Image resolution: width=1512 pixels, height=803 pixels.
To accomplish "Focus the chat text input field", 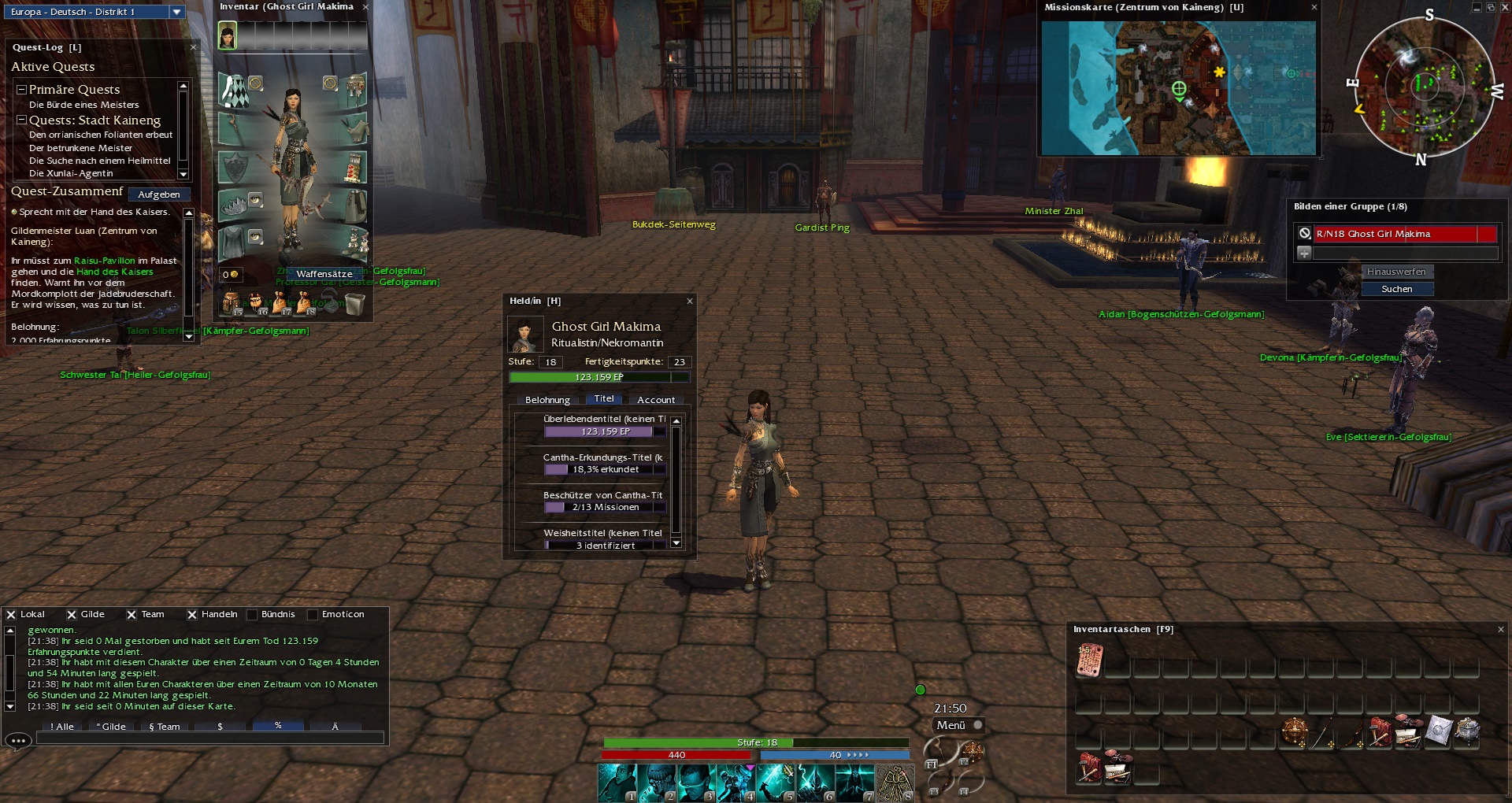I will 209,738.
